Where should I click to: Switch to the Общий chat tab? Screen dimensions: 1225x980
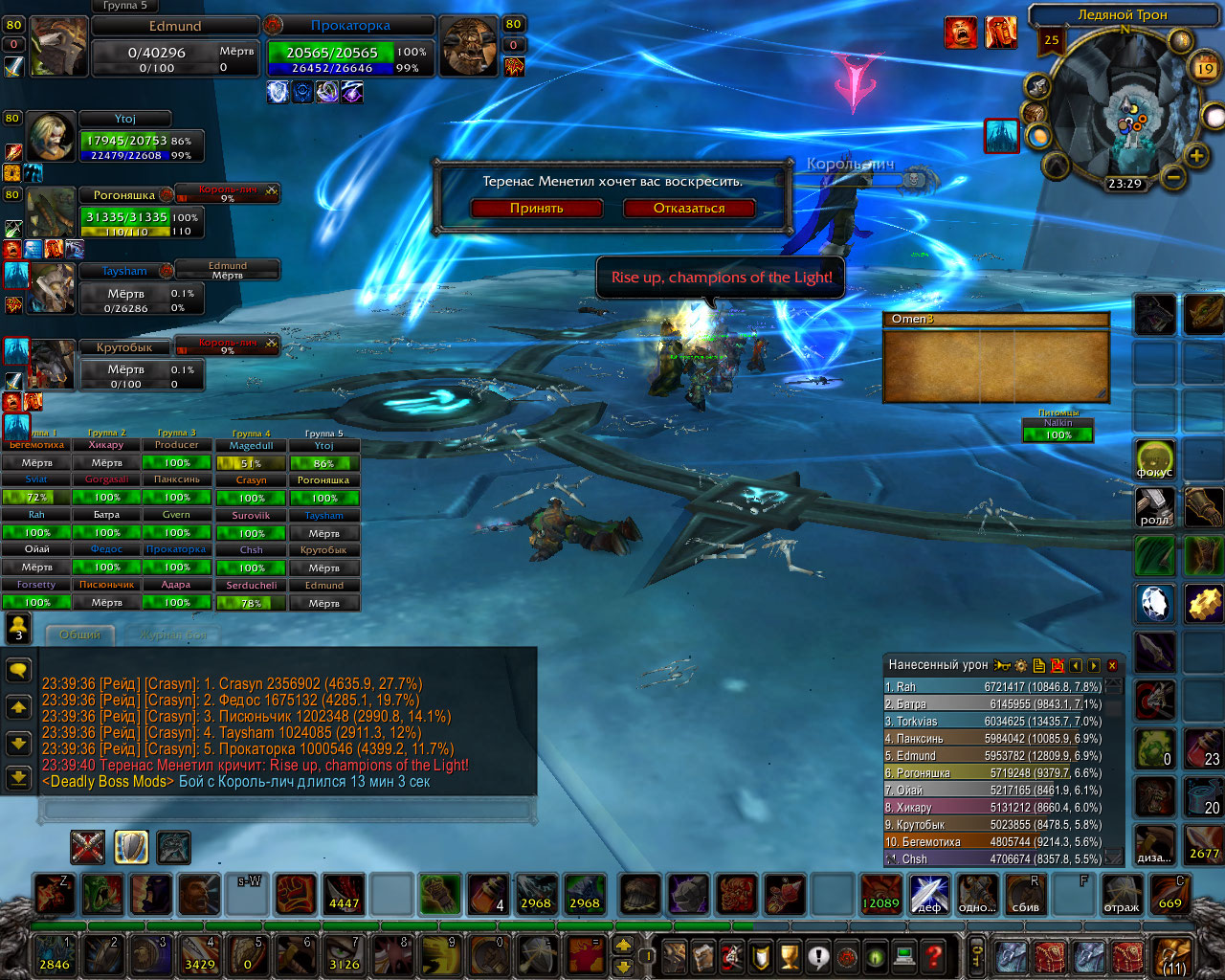[79, 635]
